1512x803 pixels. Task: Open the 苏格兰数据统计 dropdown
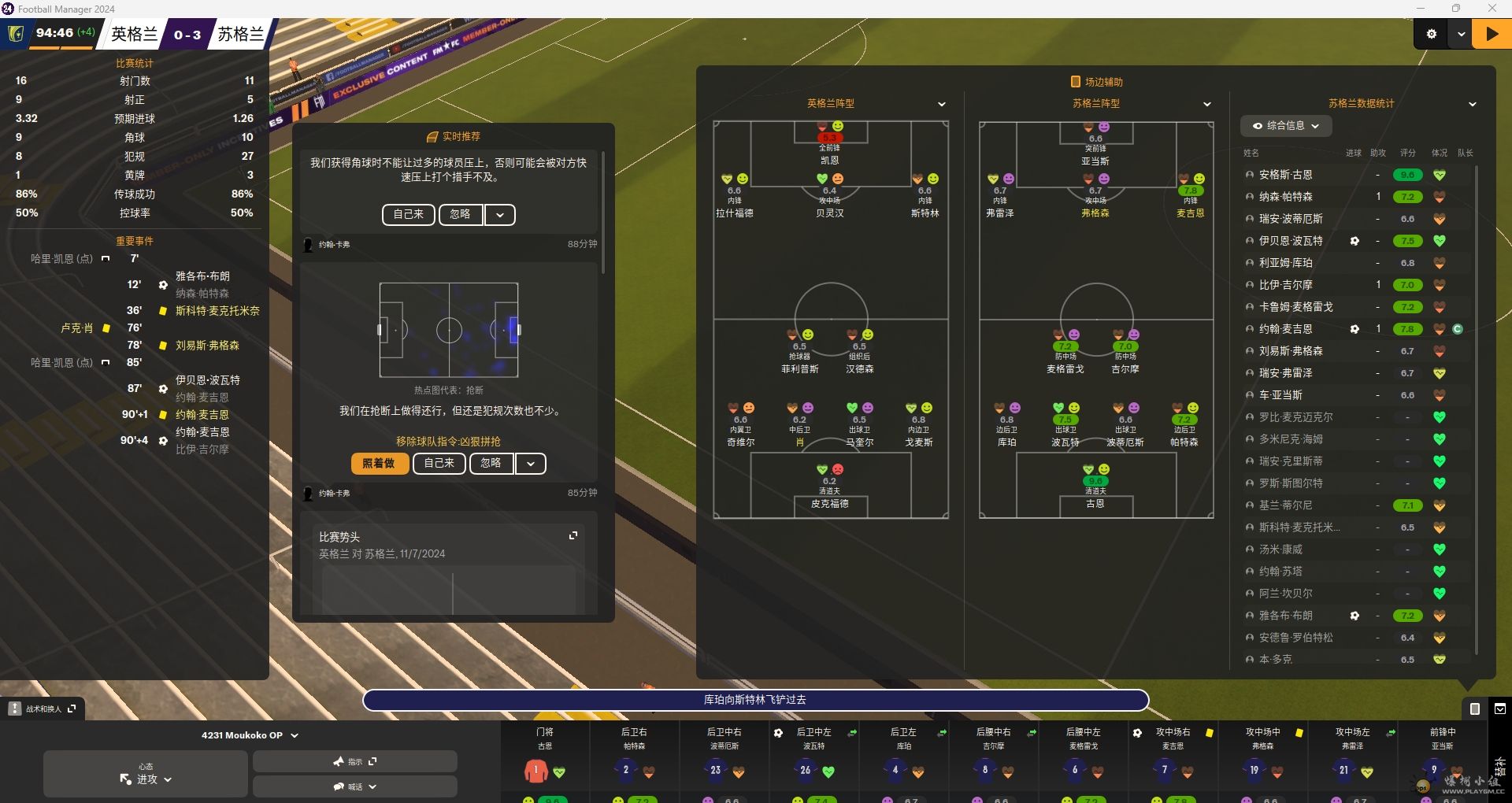pos(1472,104)
